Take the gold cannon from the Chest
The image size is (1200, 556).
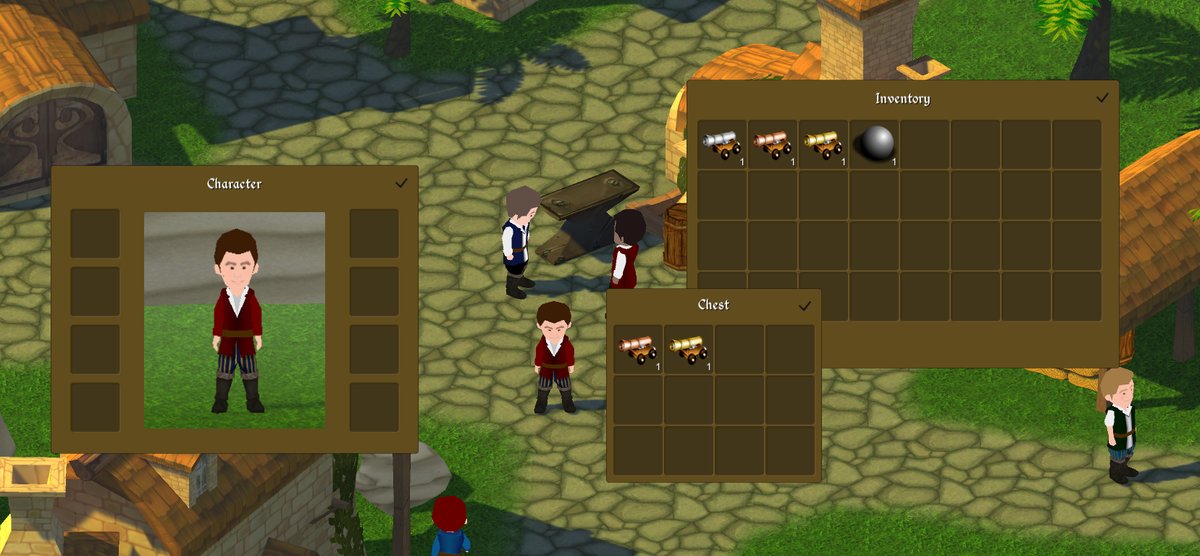coord(689,349)
